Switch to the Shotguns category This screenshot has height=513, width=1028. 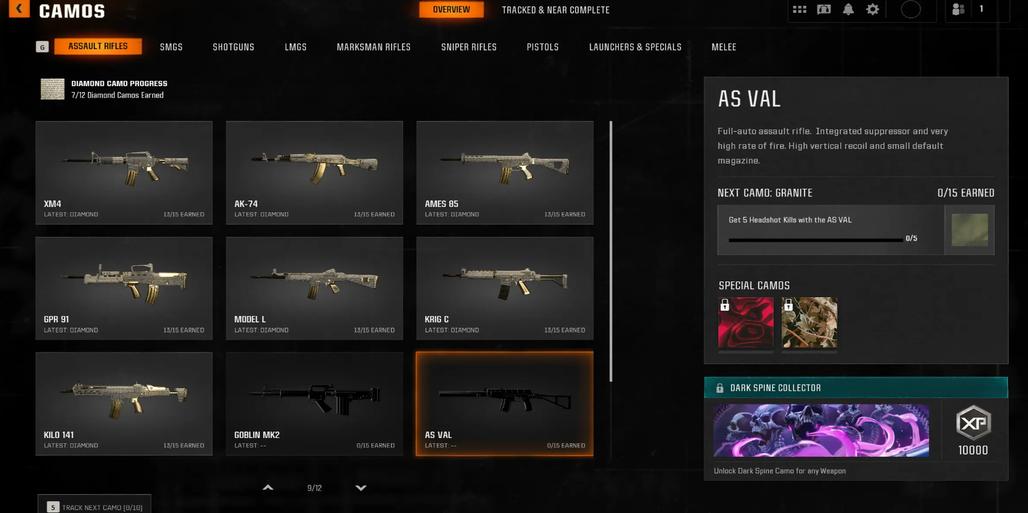click(233, 47)
